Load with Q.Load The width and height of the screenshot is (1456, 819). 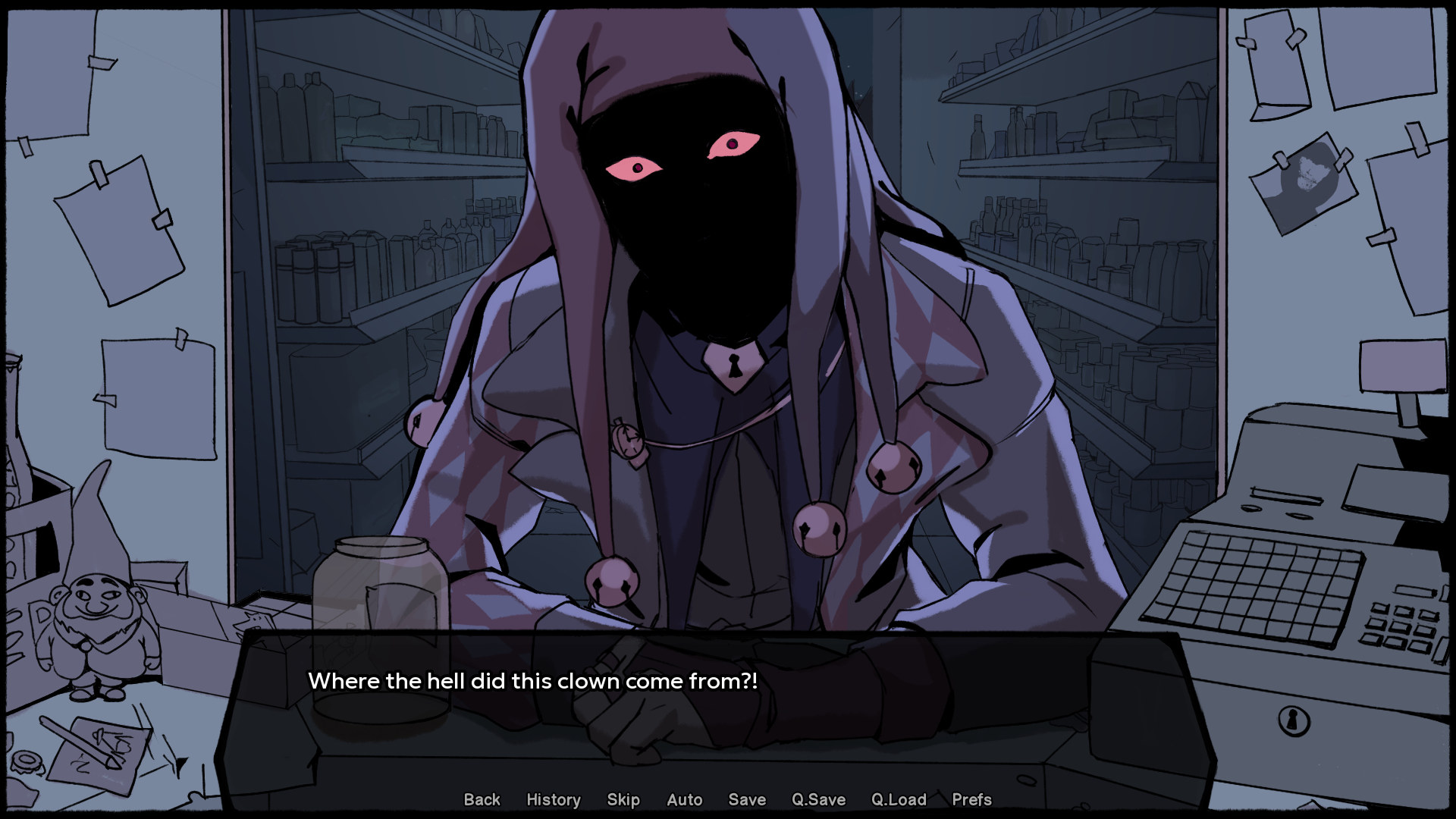899,799
